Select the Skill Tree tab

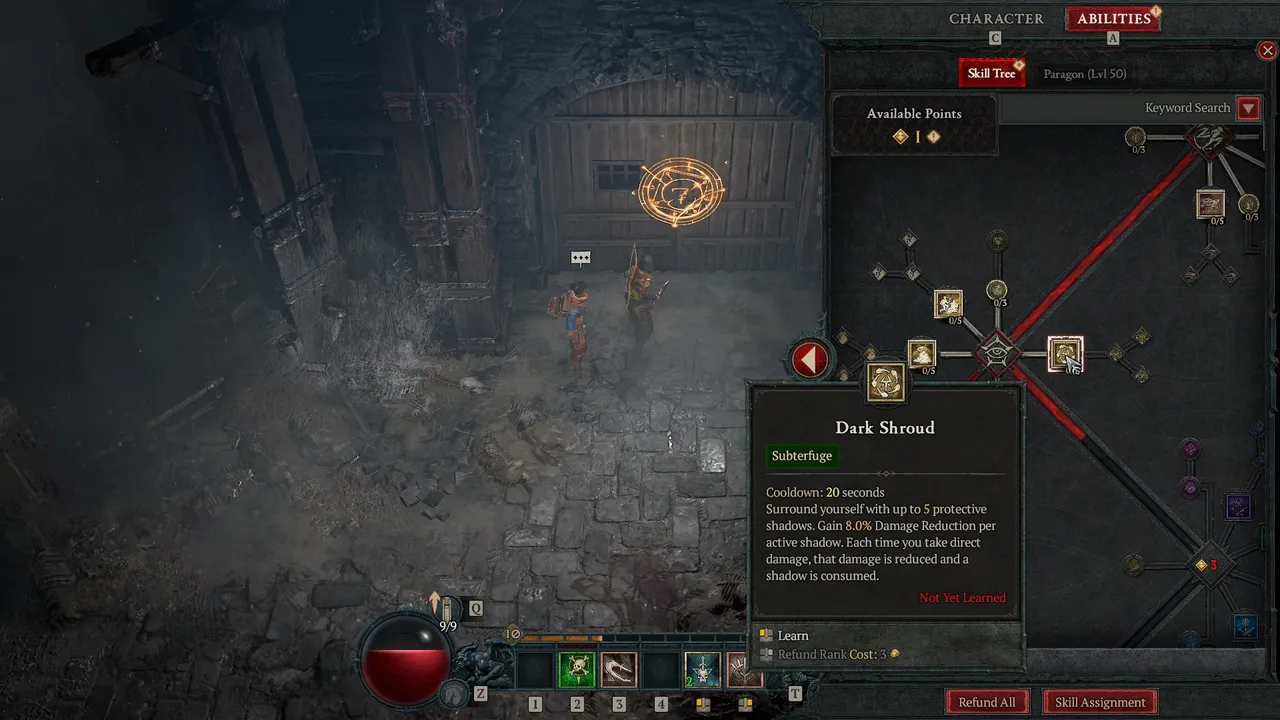point(991,73)
